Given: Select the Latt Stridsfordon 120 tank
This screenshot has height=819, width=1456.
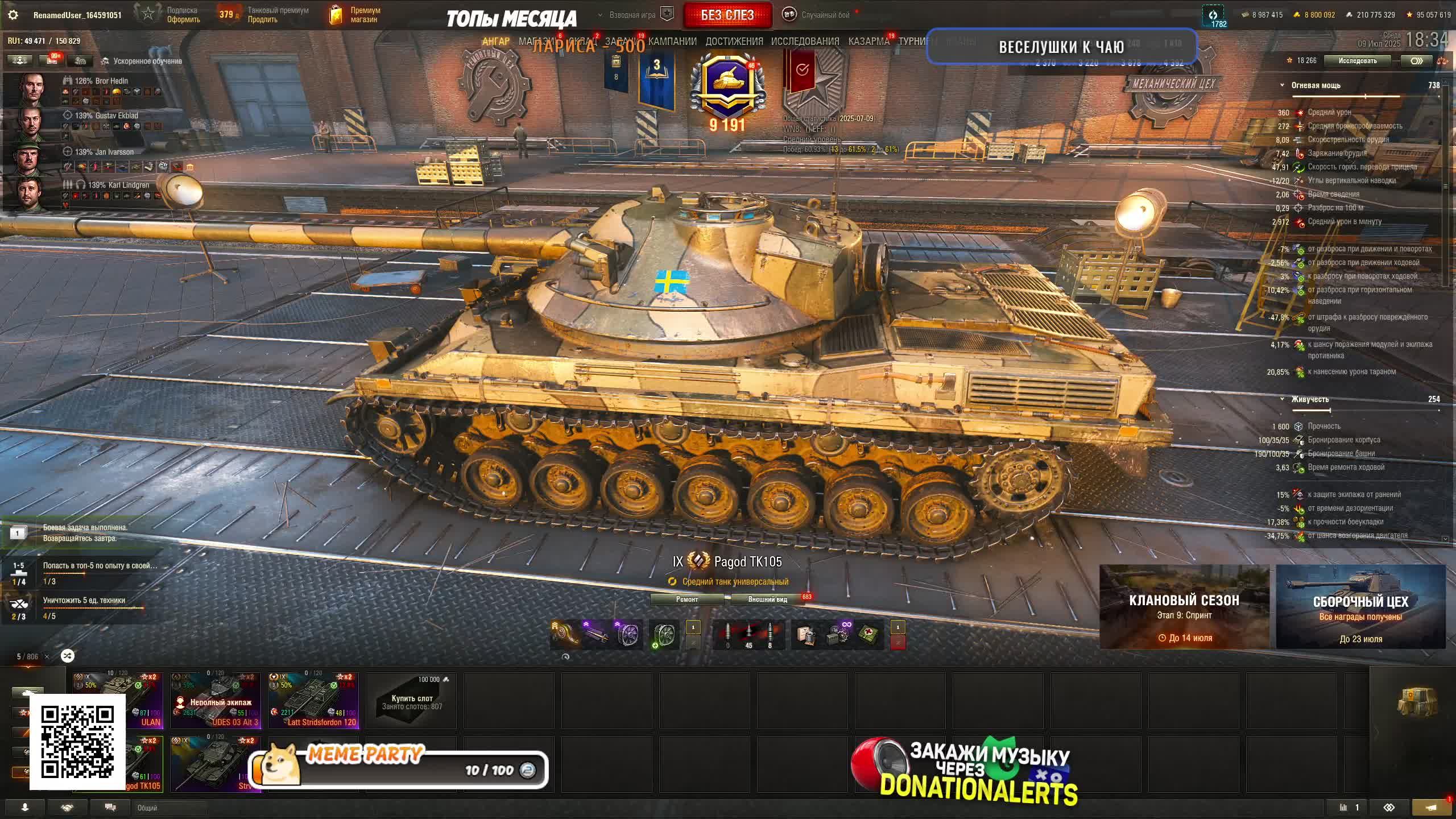Looking at the screenshot, I should click(x=313, y=701).
